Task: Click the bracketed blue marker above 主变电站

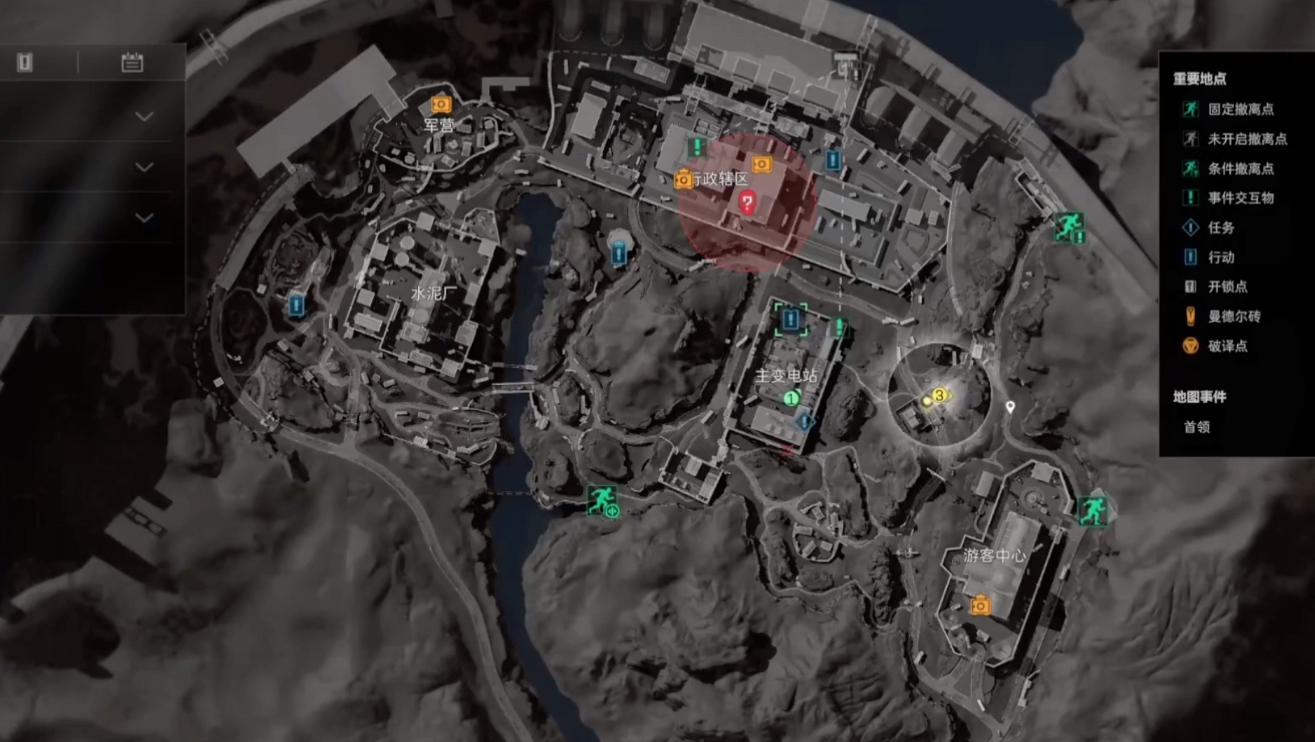Action: (x=791, y=319)
